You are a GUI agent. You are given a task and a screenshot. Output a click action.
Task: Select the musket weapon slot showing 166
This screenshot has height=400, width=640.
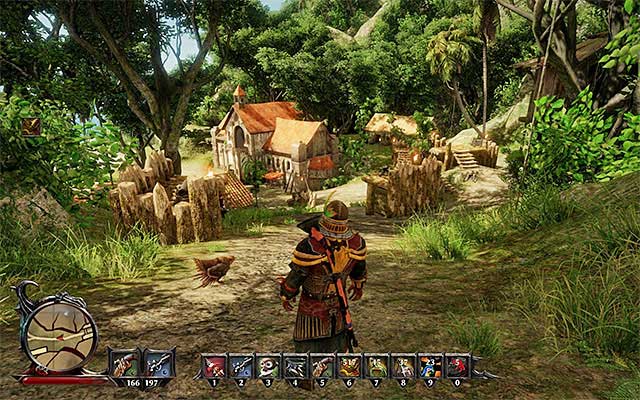click(125, 362)
